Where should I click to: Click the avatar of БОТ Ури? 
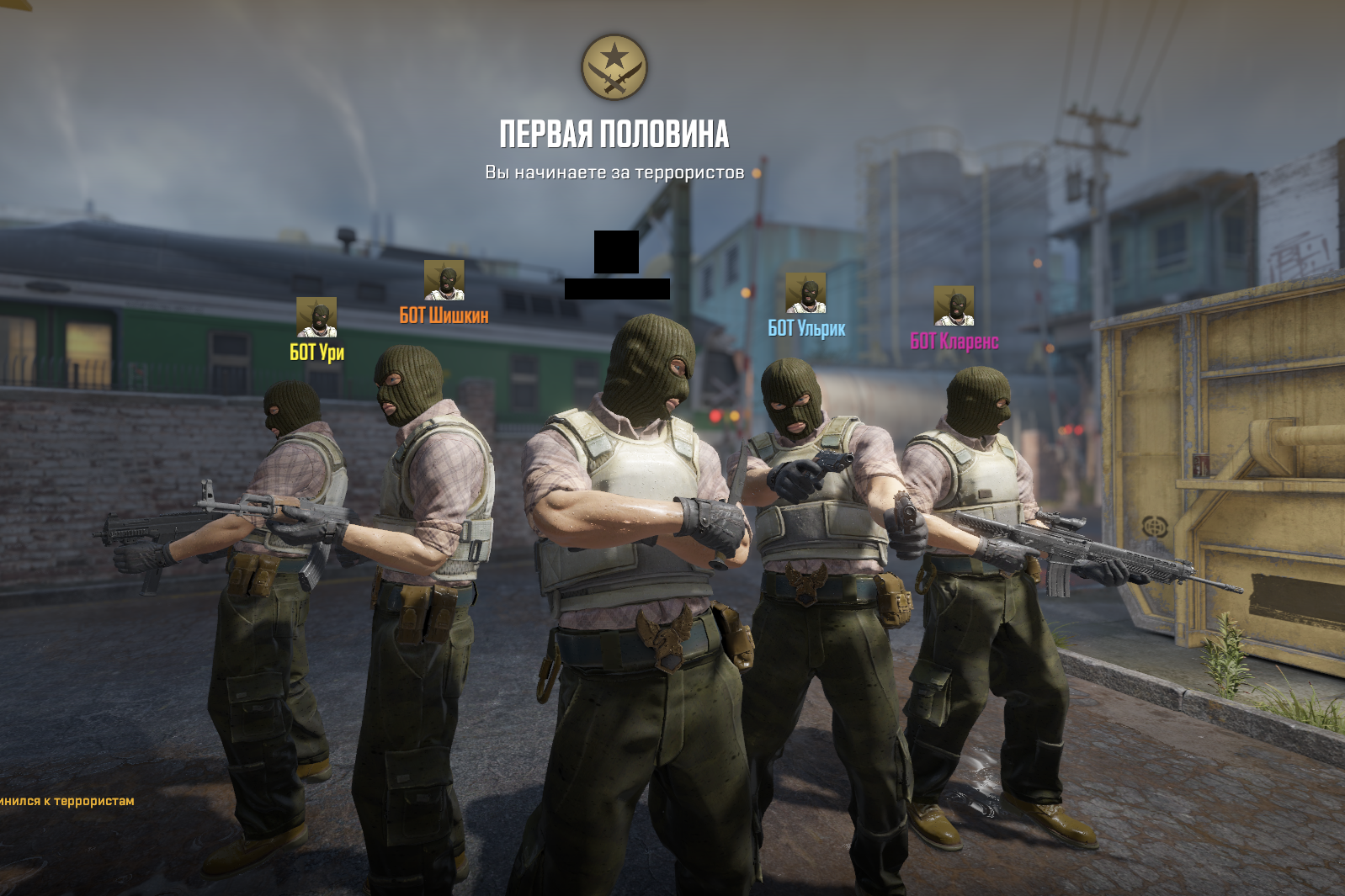(x=316, y=317)
